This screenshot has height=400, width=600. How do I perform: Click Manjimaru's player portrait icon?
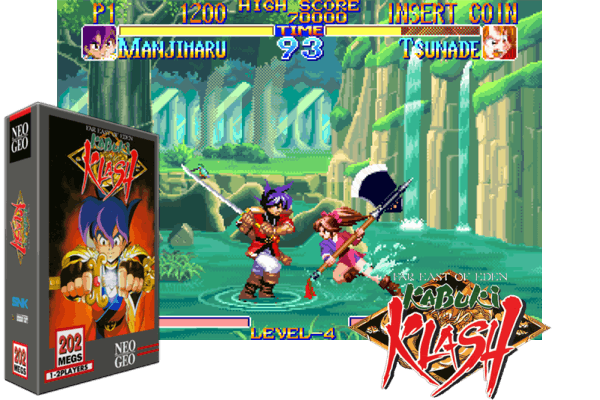click(99, 43)
